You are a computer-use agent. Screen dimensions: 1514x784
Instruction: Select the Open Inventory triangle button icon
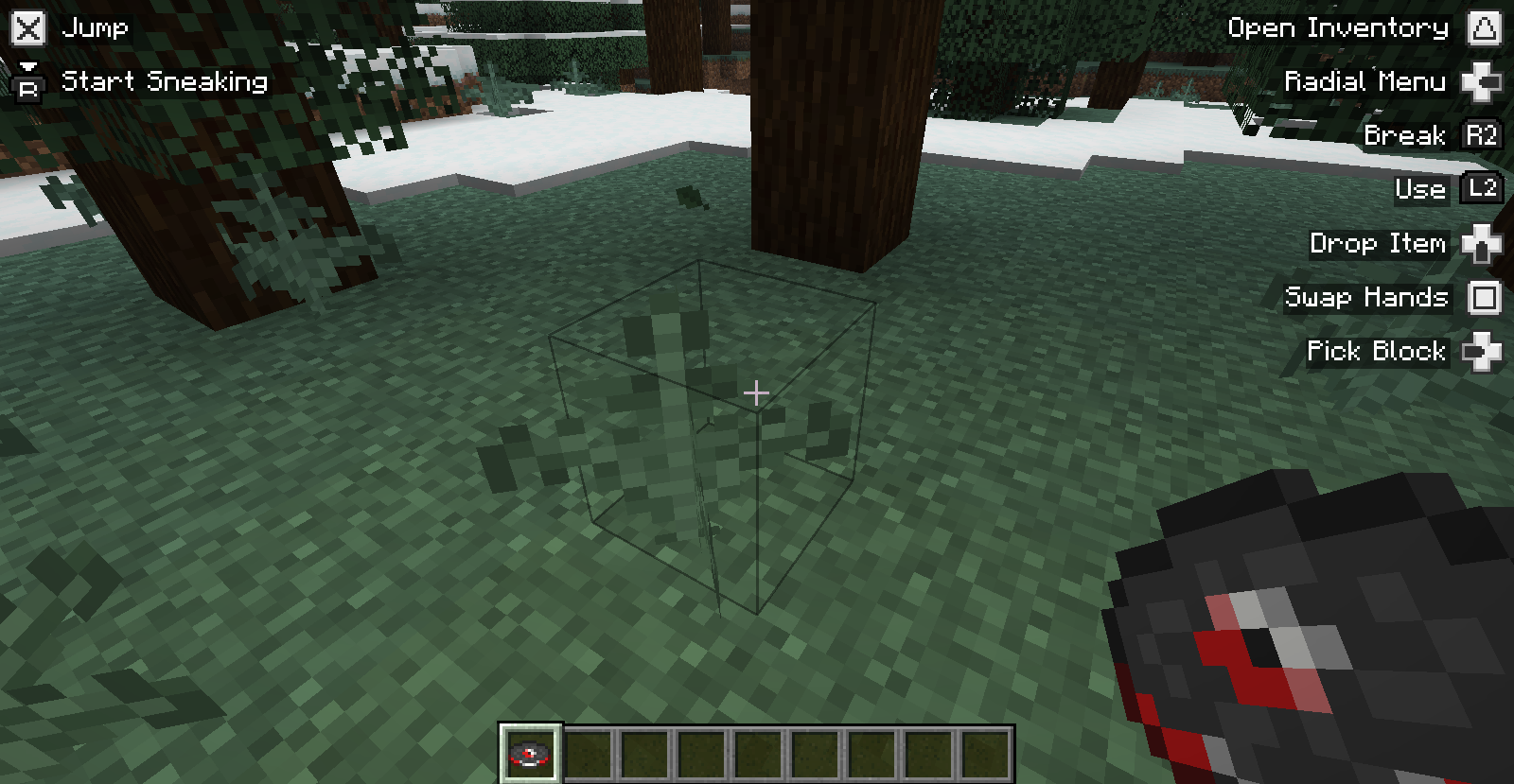1487,27
